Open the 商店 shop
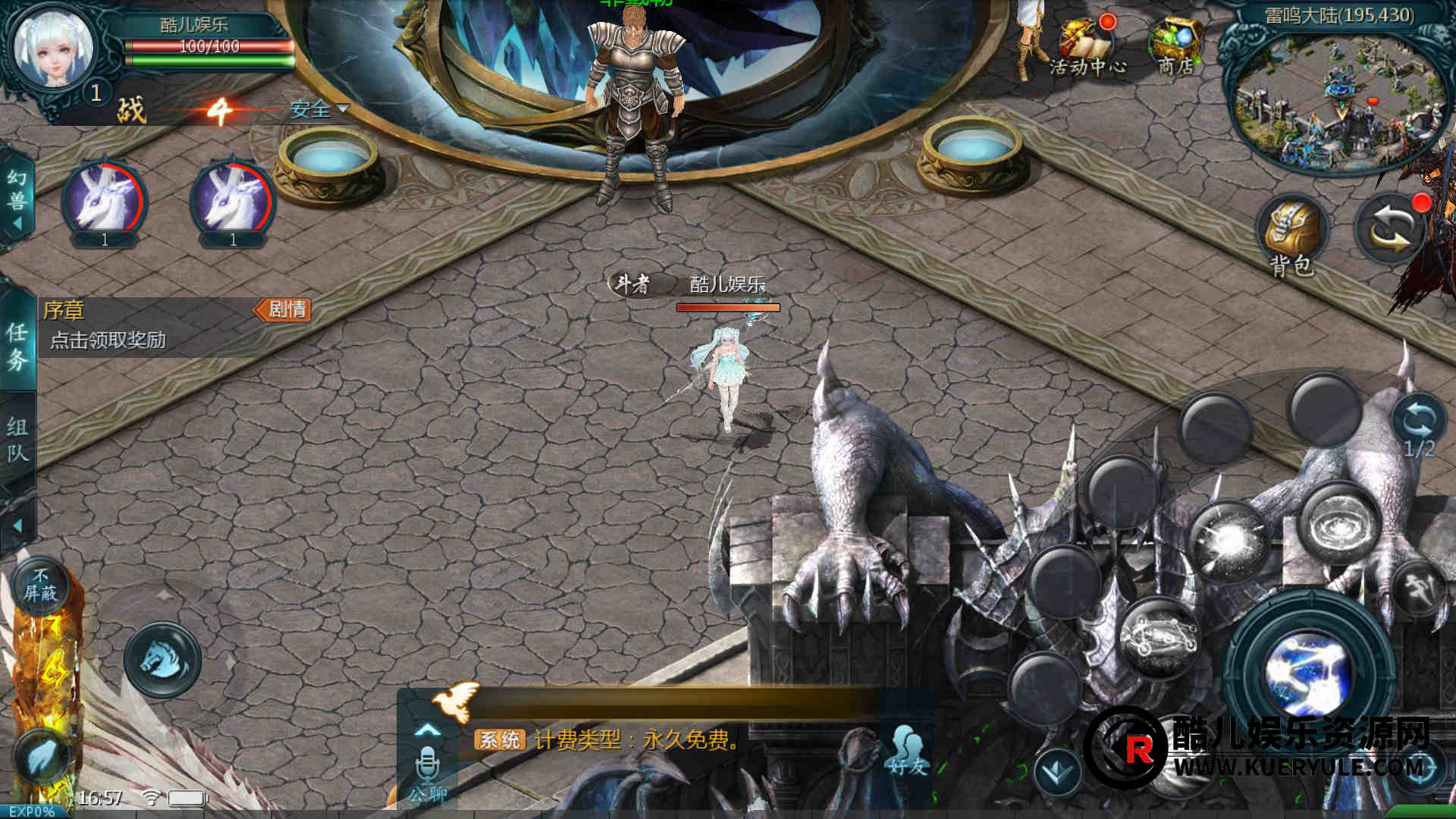This screenshot has height=819, width=1456. (1176, 45)
